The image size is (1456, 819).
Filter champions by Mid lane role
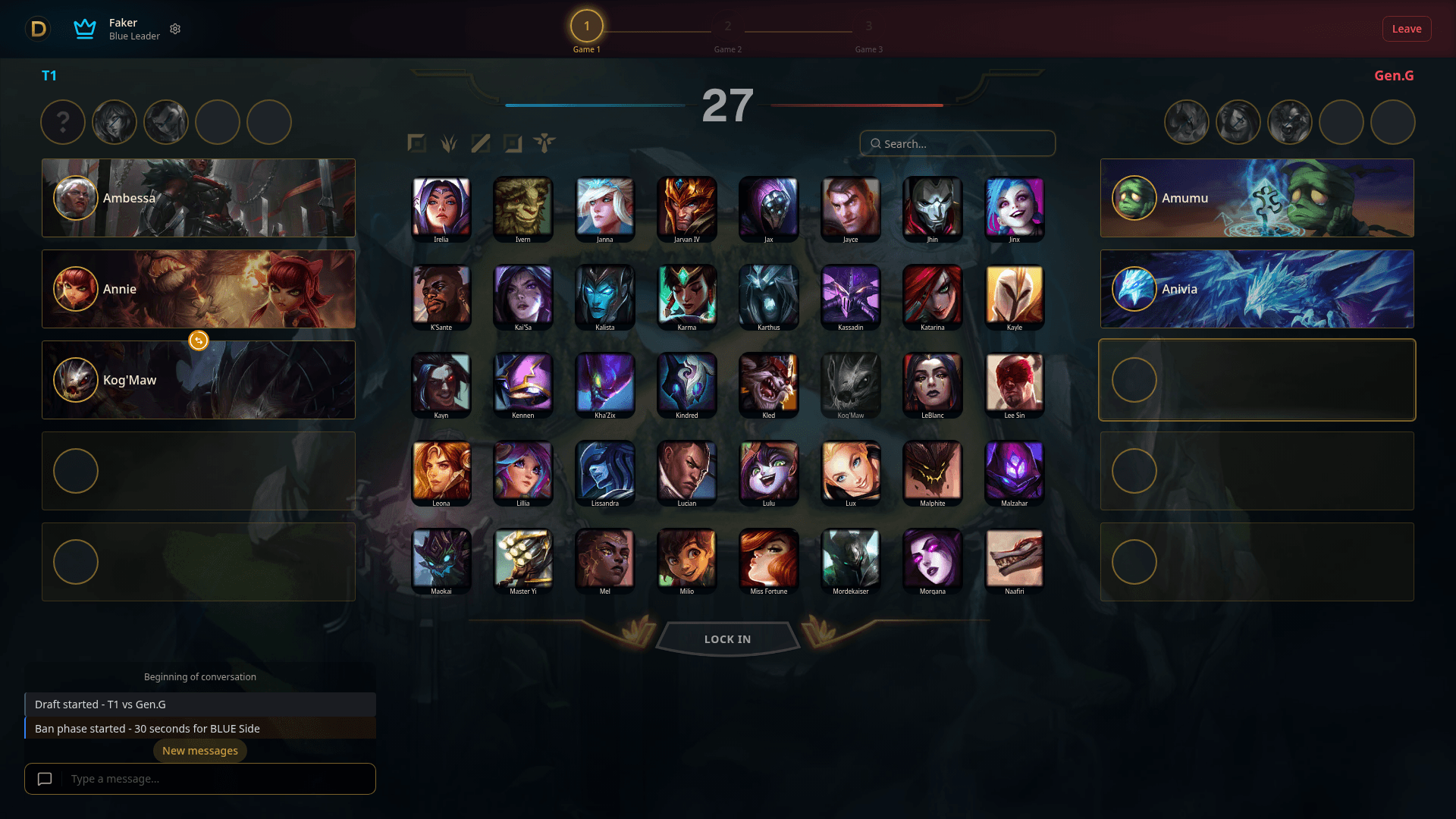click(481, 143)
